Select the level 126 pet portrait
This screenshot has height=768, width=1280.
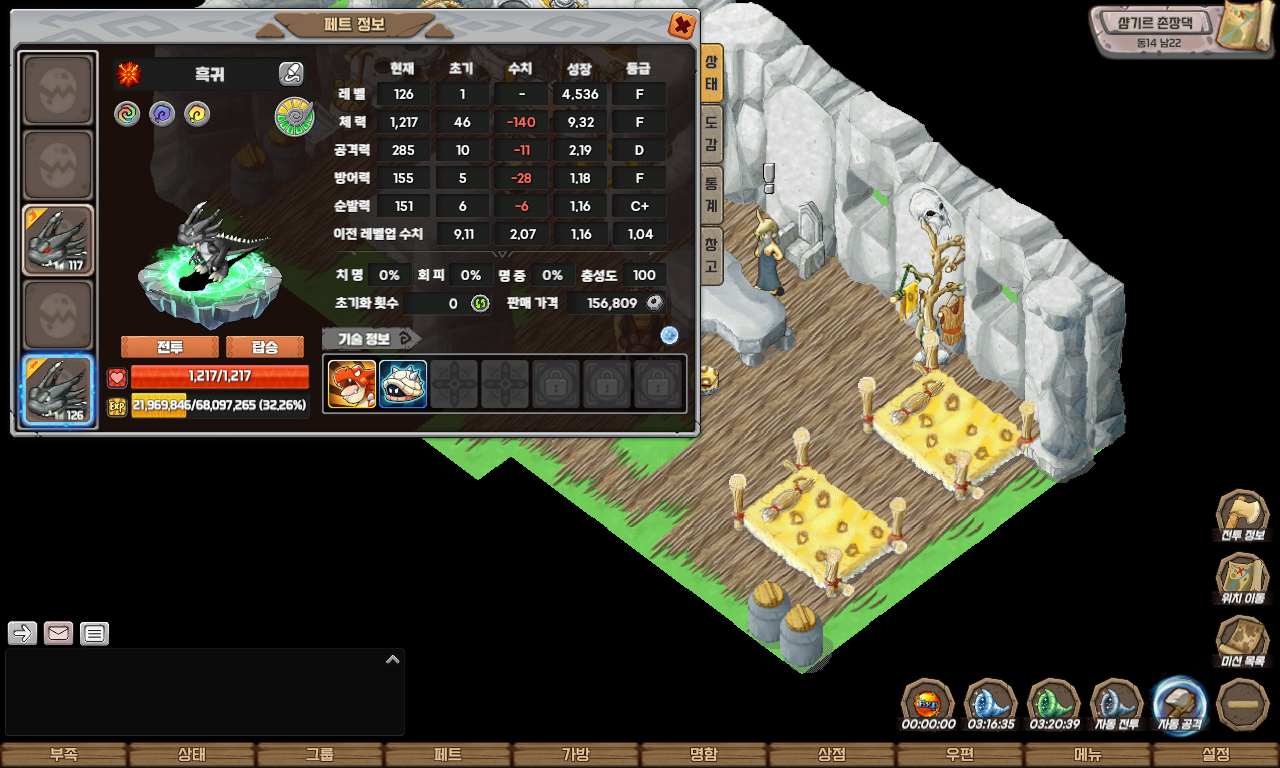click(59, 391)
